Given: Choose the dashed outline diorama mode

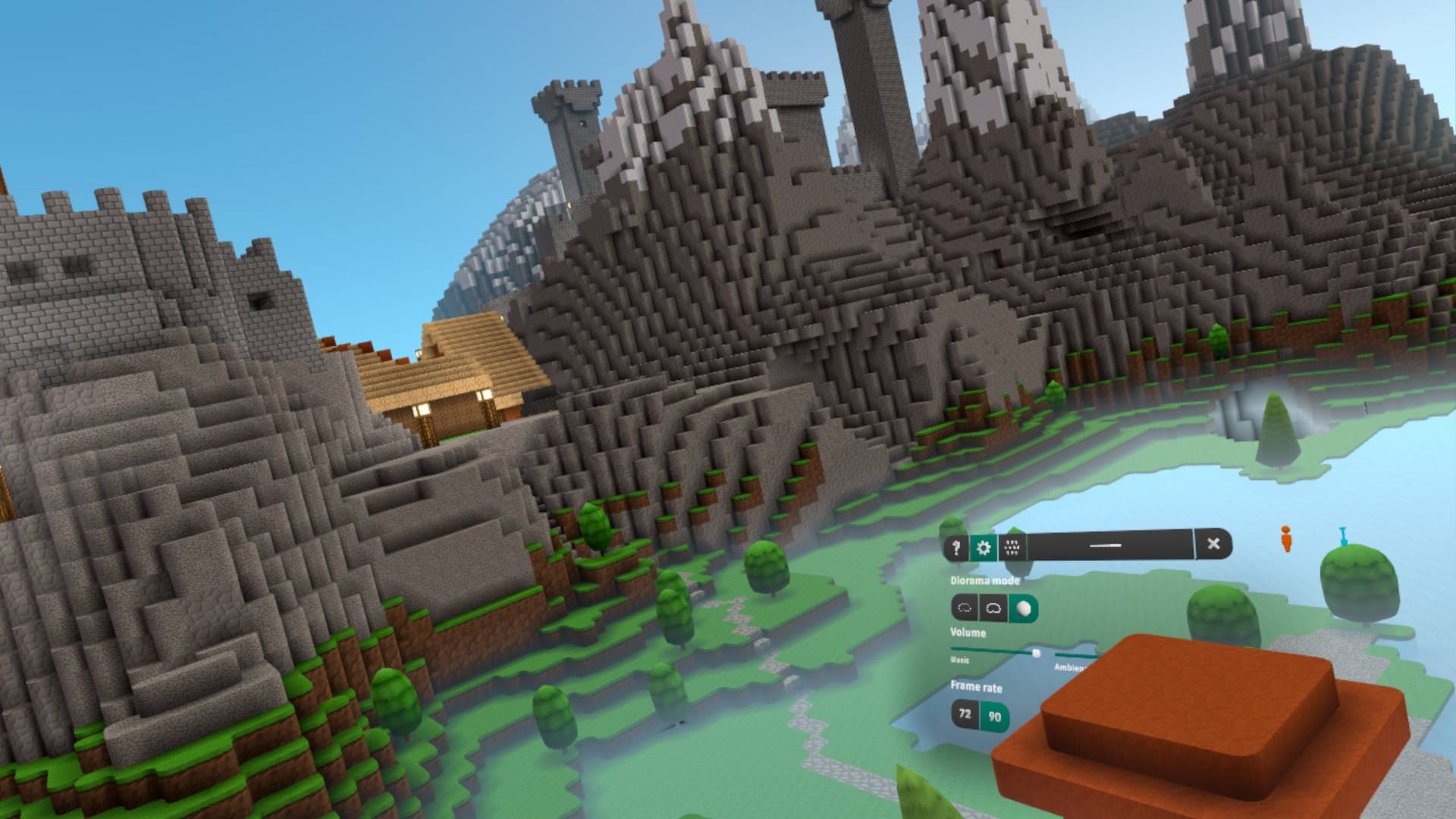Looking at the screenshot, I should pyautogui.click(x=965, y=608).
